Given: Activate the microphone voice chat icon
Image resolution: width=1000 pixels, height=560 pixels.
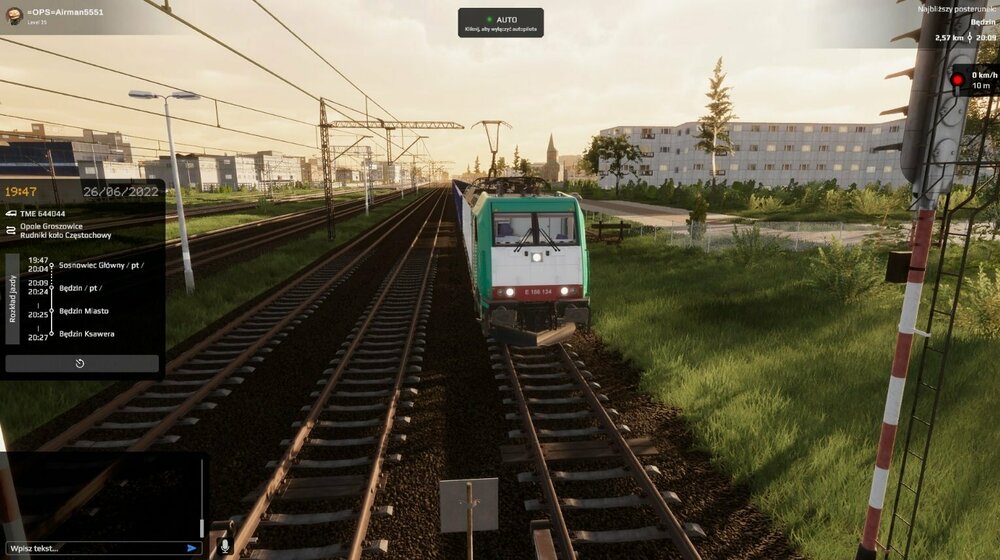Looking at the screenshot, I should pos(224,546).
